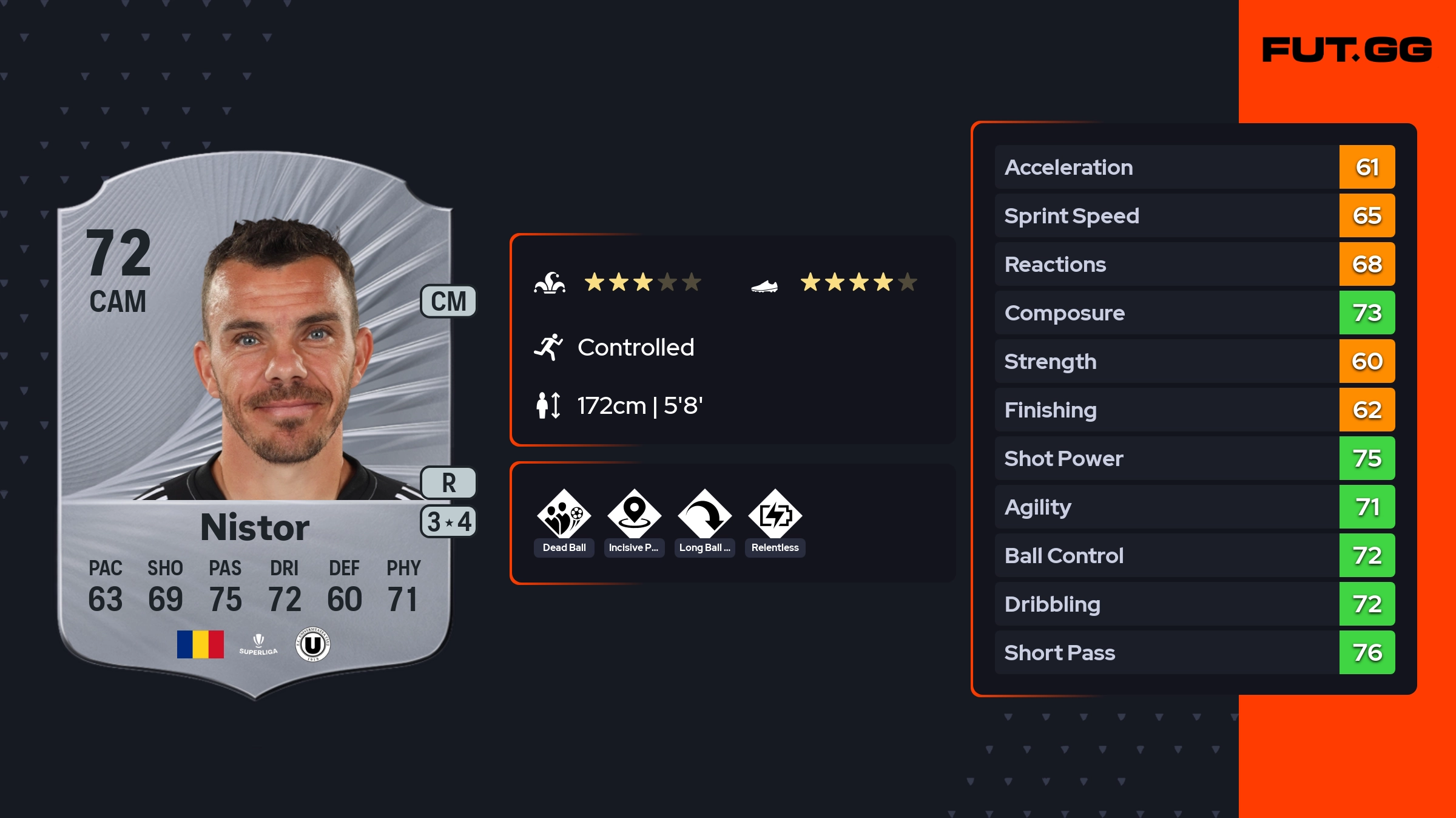
Task: Click the FUT.GG logo
Action: 1347,50
